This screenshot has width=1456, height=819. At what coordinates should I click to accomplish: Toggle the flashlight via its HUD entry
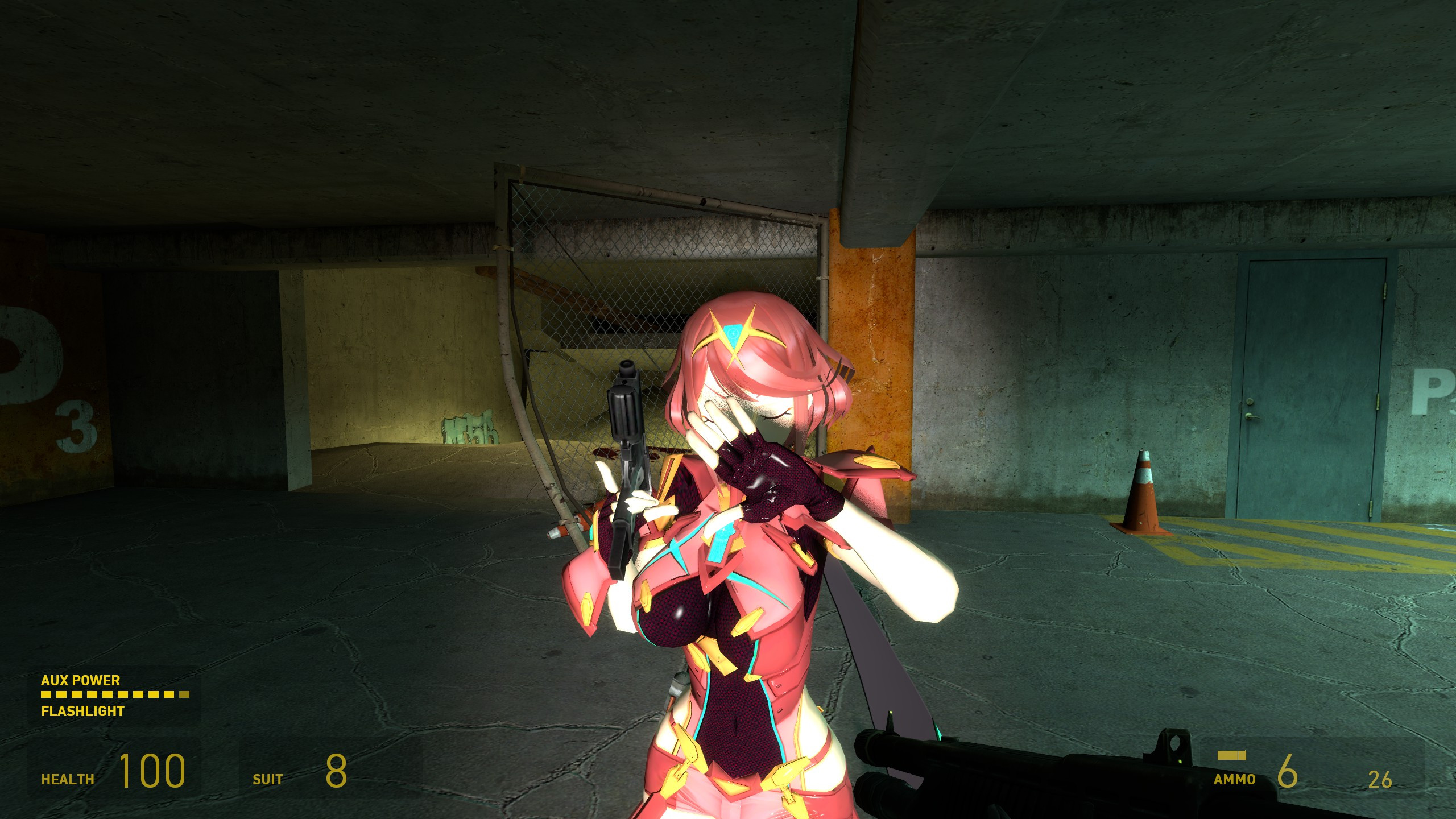tap(82, 710)
